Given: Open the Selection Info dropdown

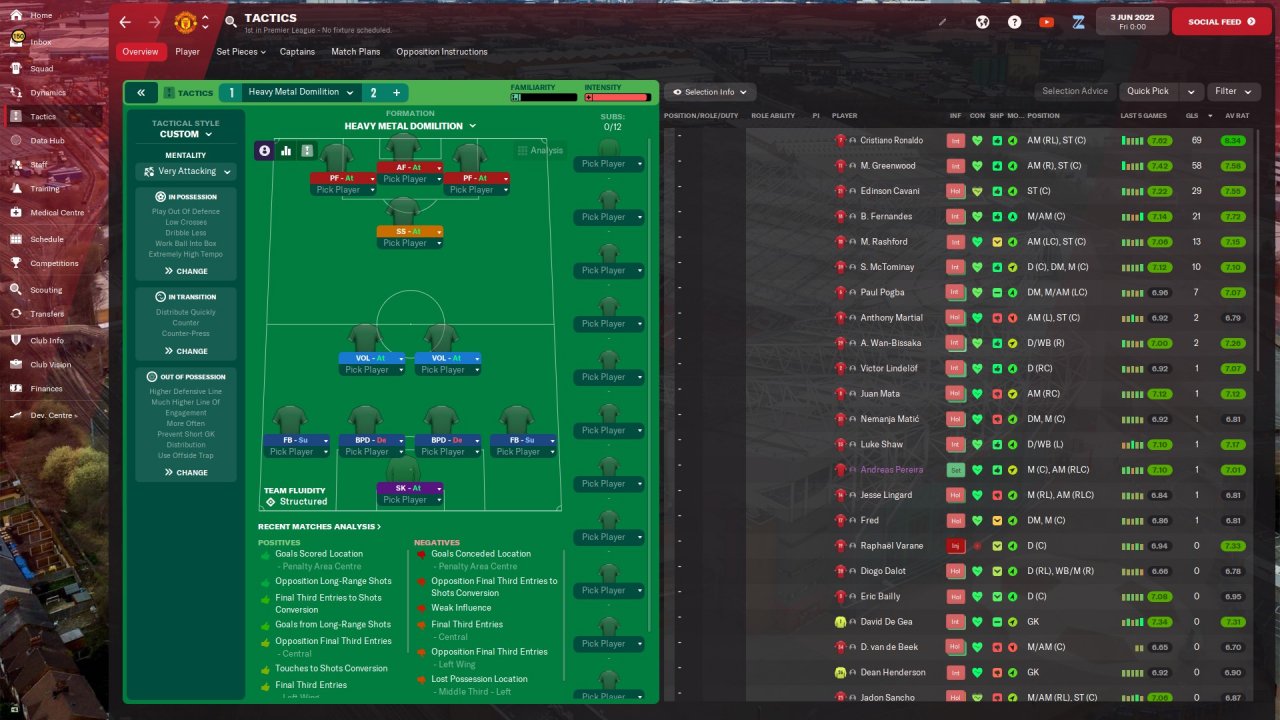Looking at the screenshot, I should [x=710, y=92].
